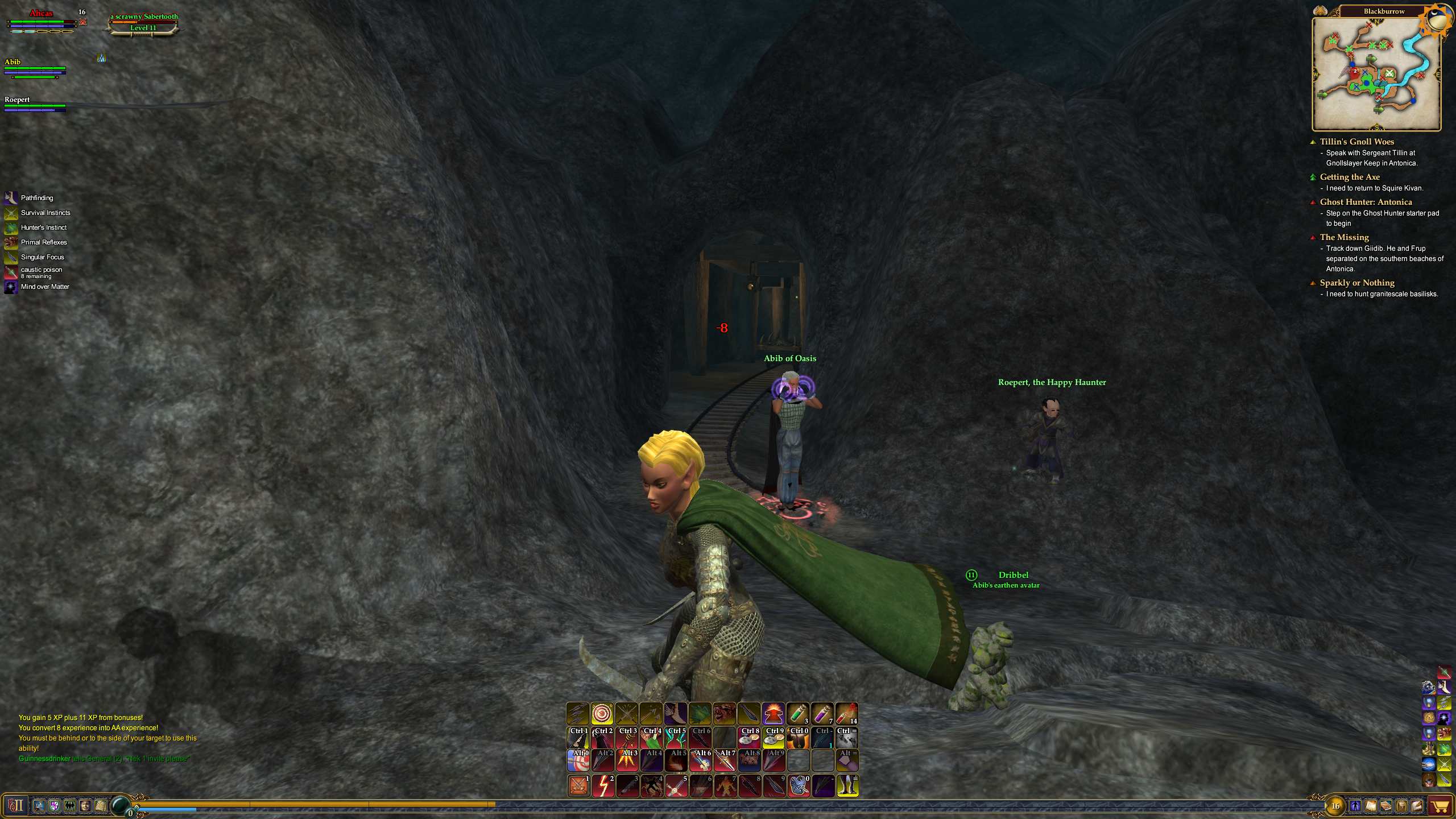This screenshot has width=1456, height=819.
Task: Select the Getting the Axe quest
Action: coord(1349,177)
